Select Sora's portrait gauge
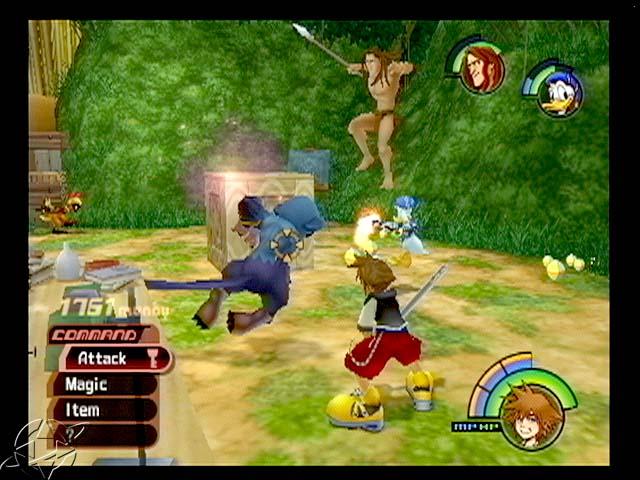 tap(531, 413)
